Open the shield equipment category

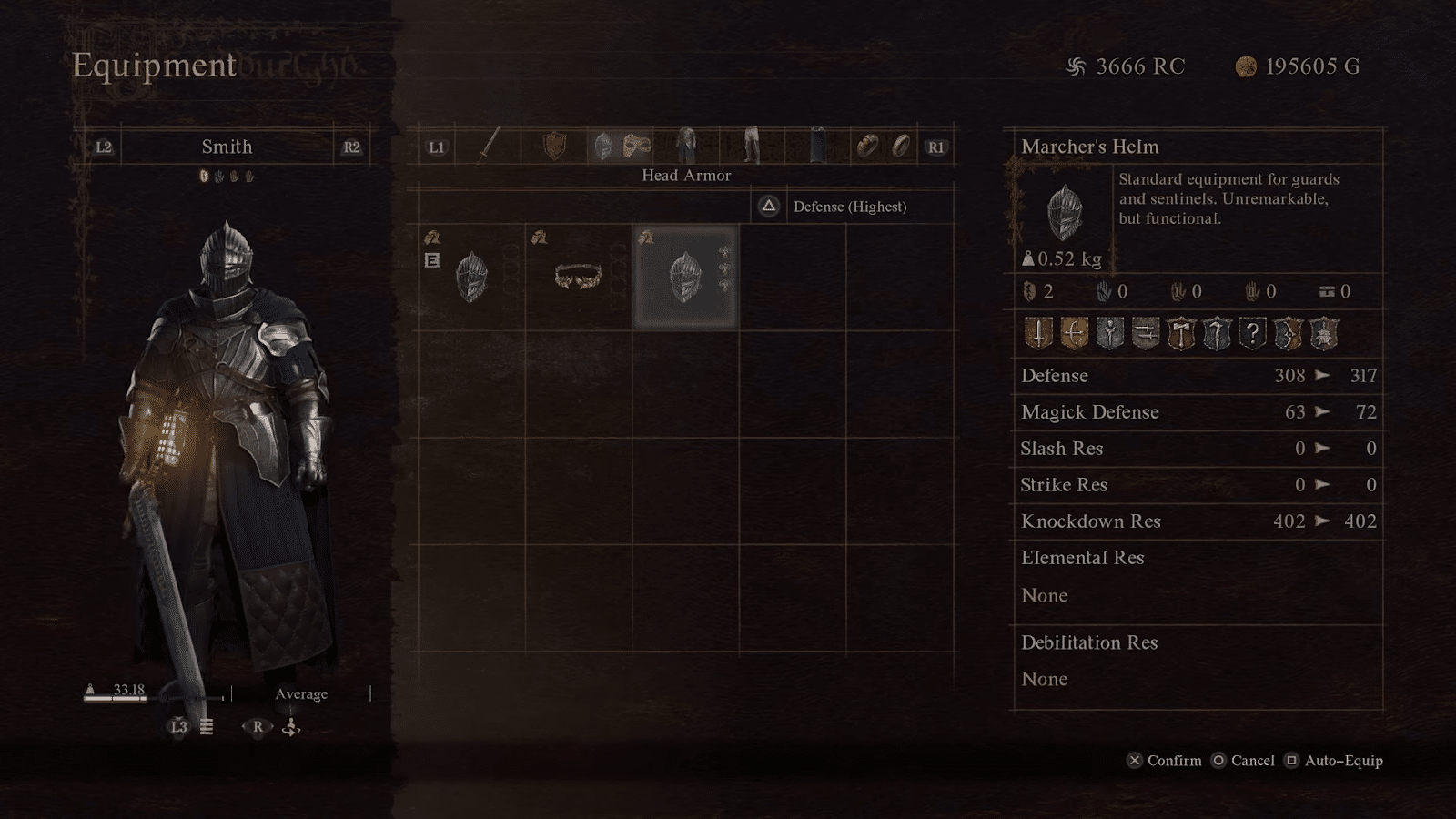pyautogui.click(x=553, y=146)
